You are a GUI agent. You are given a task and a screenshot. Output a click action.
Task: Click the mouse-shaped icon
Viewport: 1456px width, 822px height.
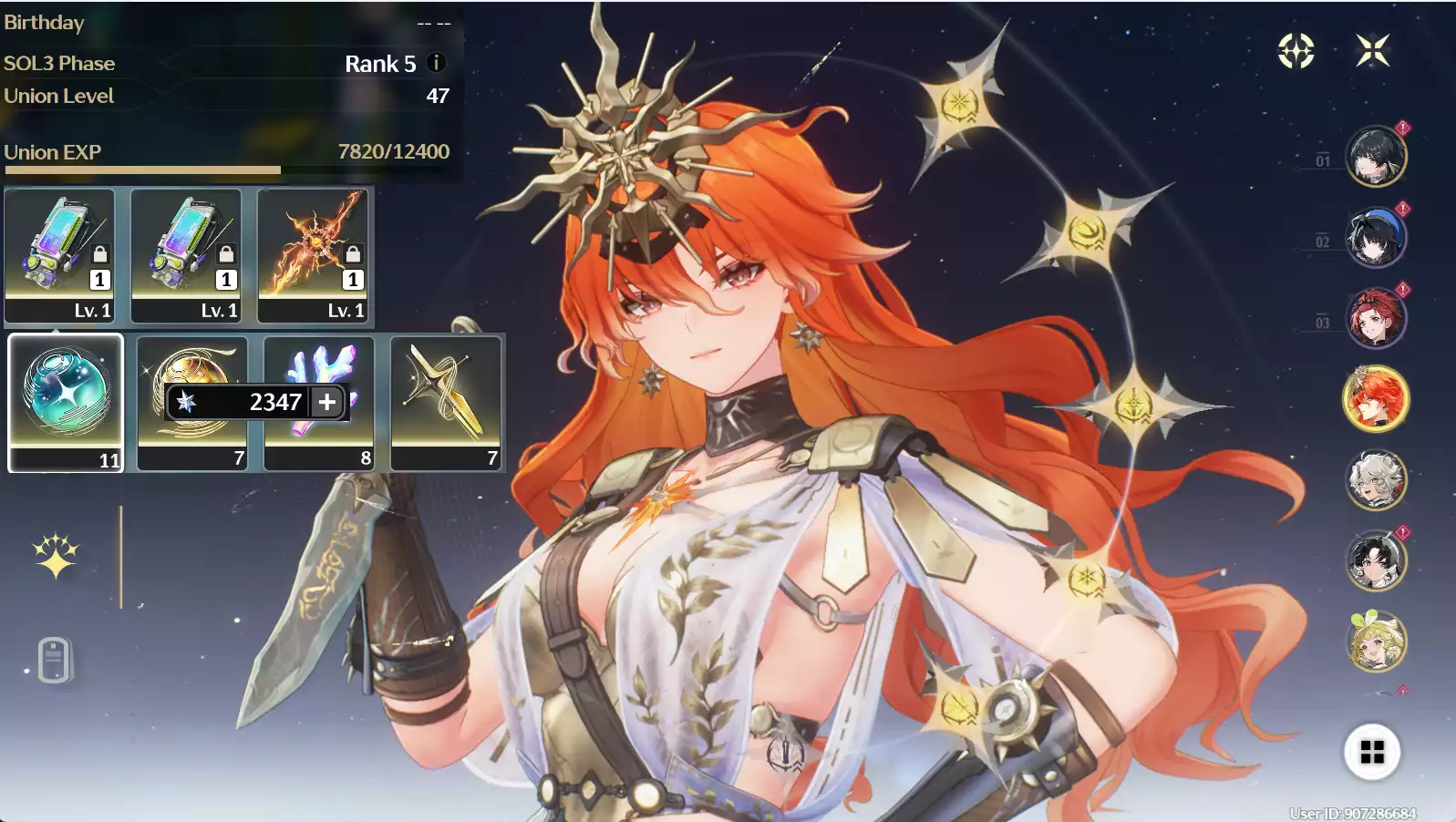click(x=54, y=659)
